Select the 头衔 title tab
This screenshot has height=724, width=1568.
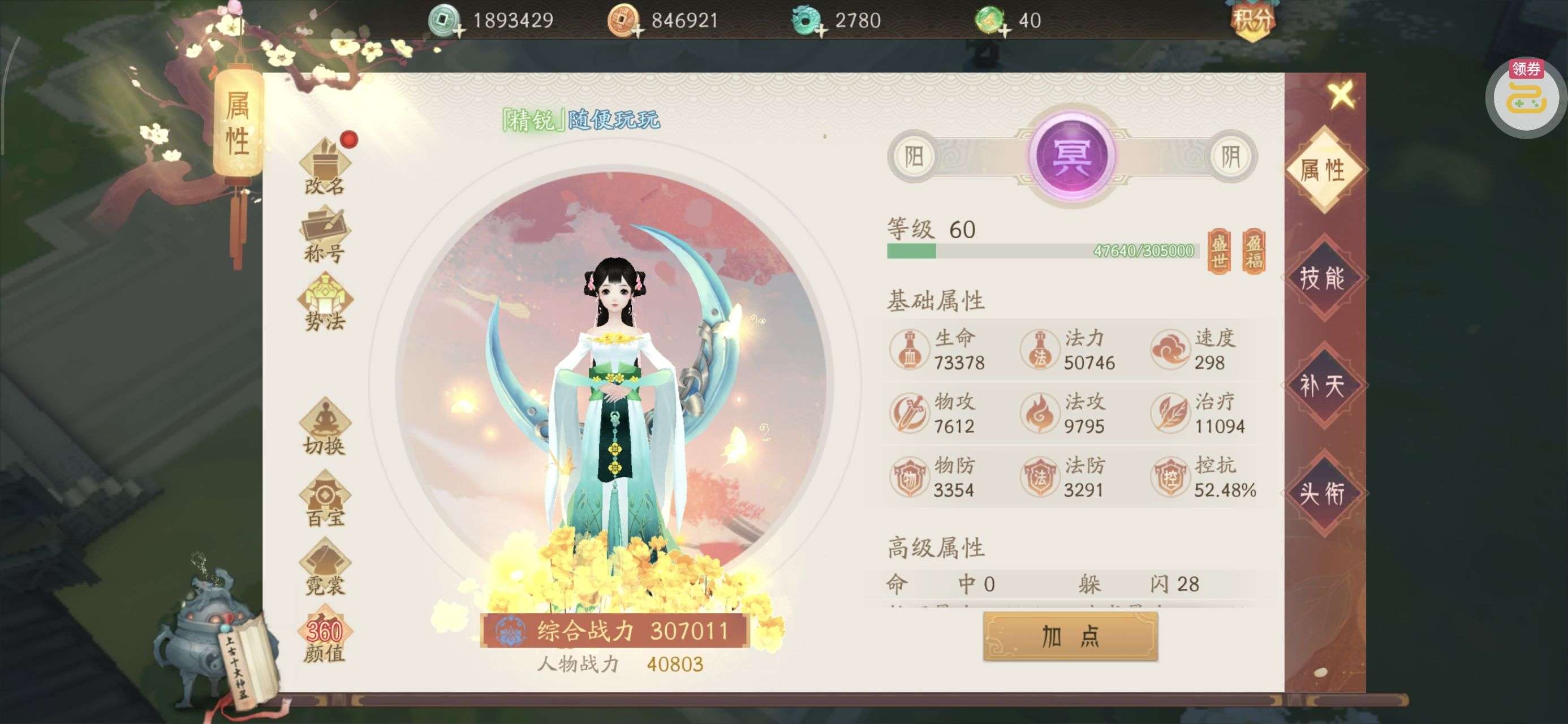[1323, 493]
